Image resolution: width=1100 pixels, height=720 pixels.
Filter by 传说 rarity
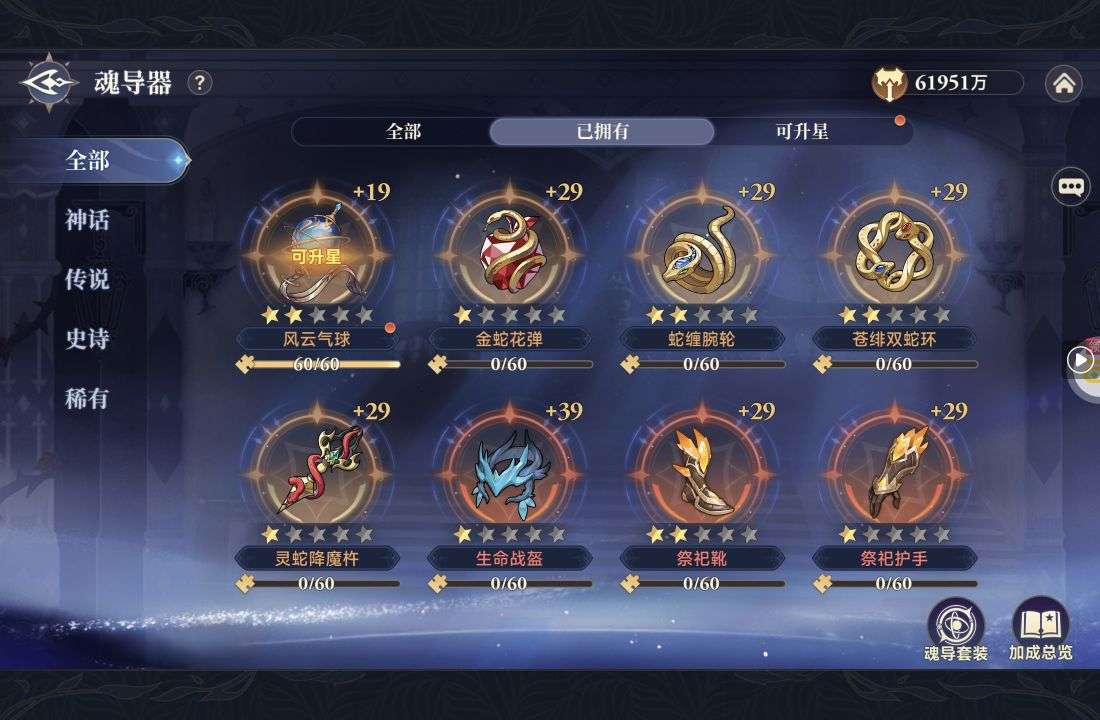pos(88,280)
